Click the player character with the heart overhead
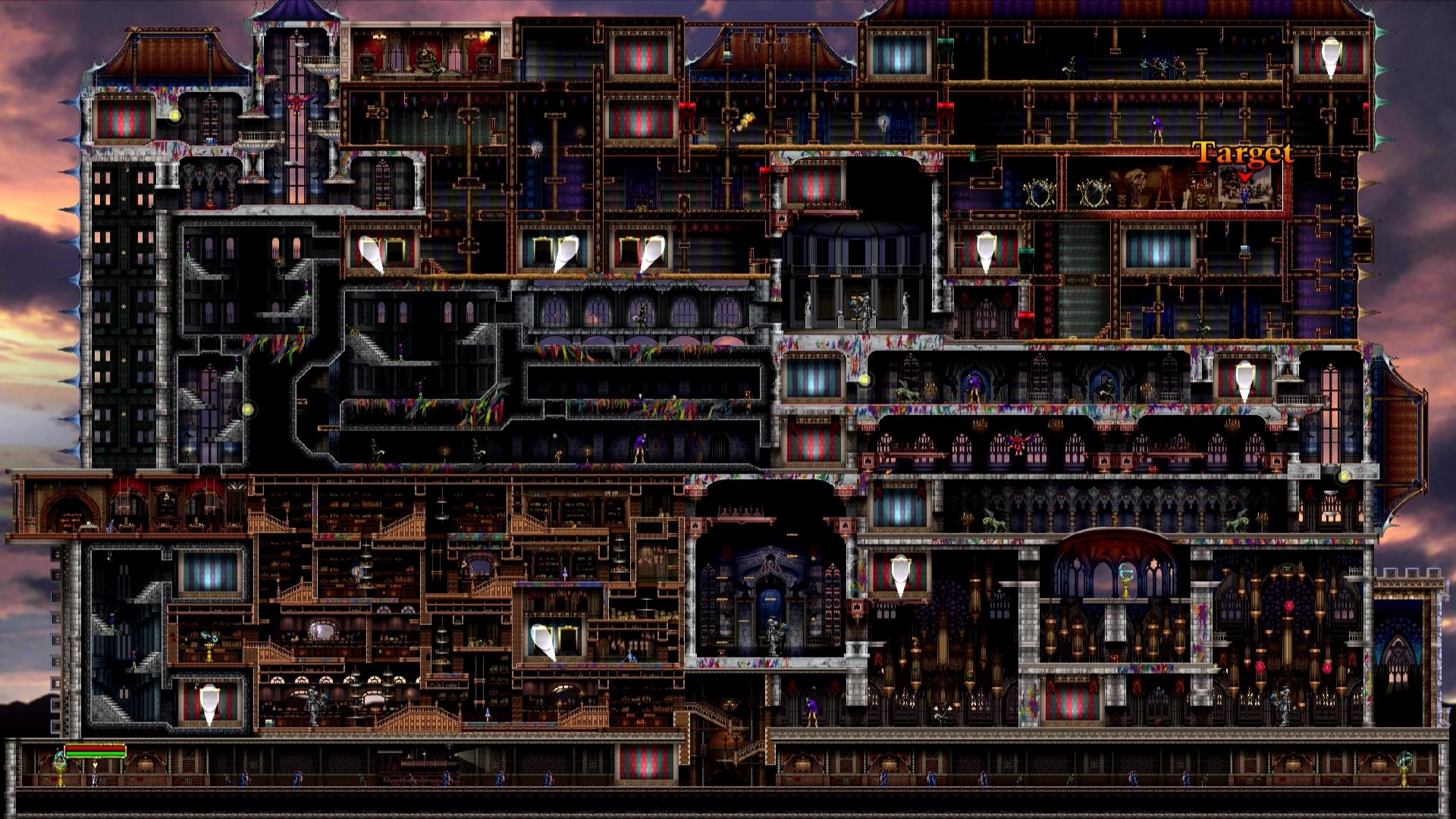Image resolution: width=1456 pixels, height=819 pixels. click(x=95, y=777)
